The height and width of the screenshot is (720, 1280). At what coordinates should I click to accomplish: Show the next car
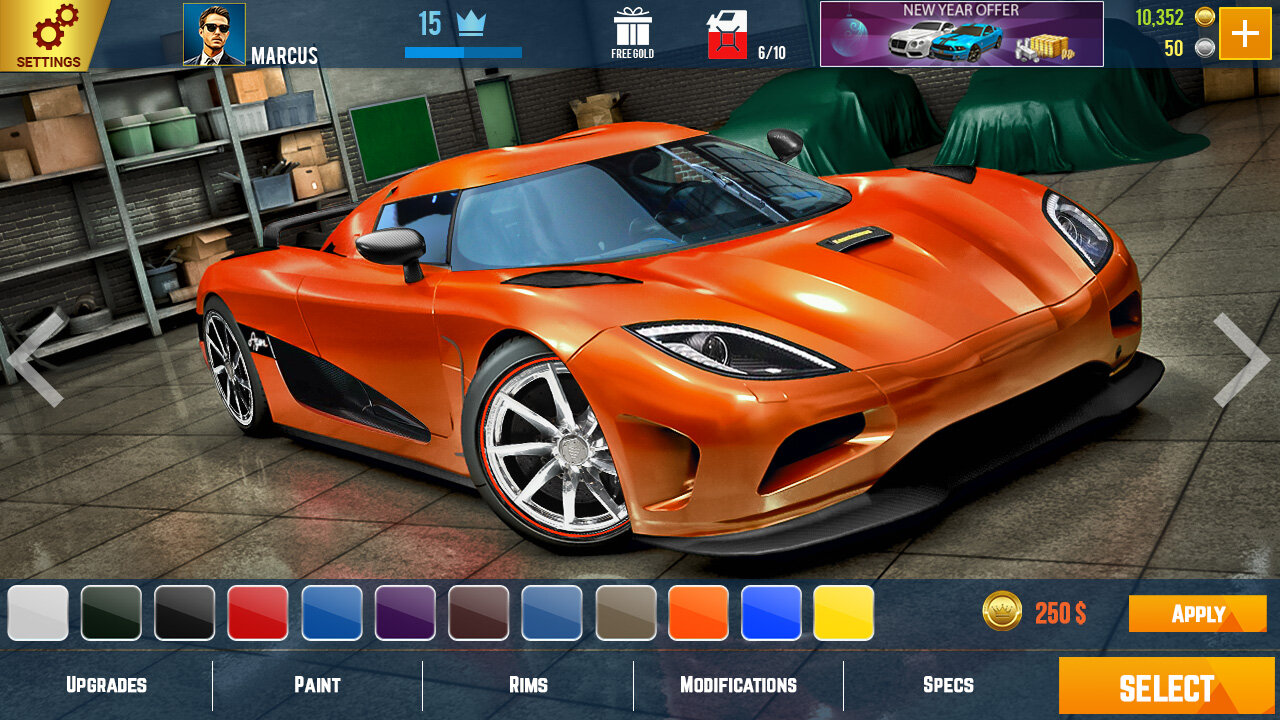point(1241,360)
